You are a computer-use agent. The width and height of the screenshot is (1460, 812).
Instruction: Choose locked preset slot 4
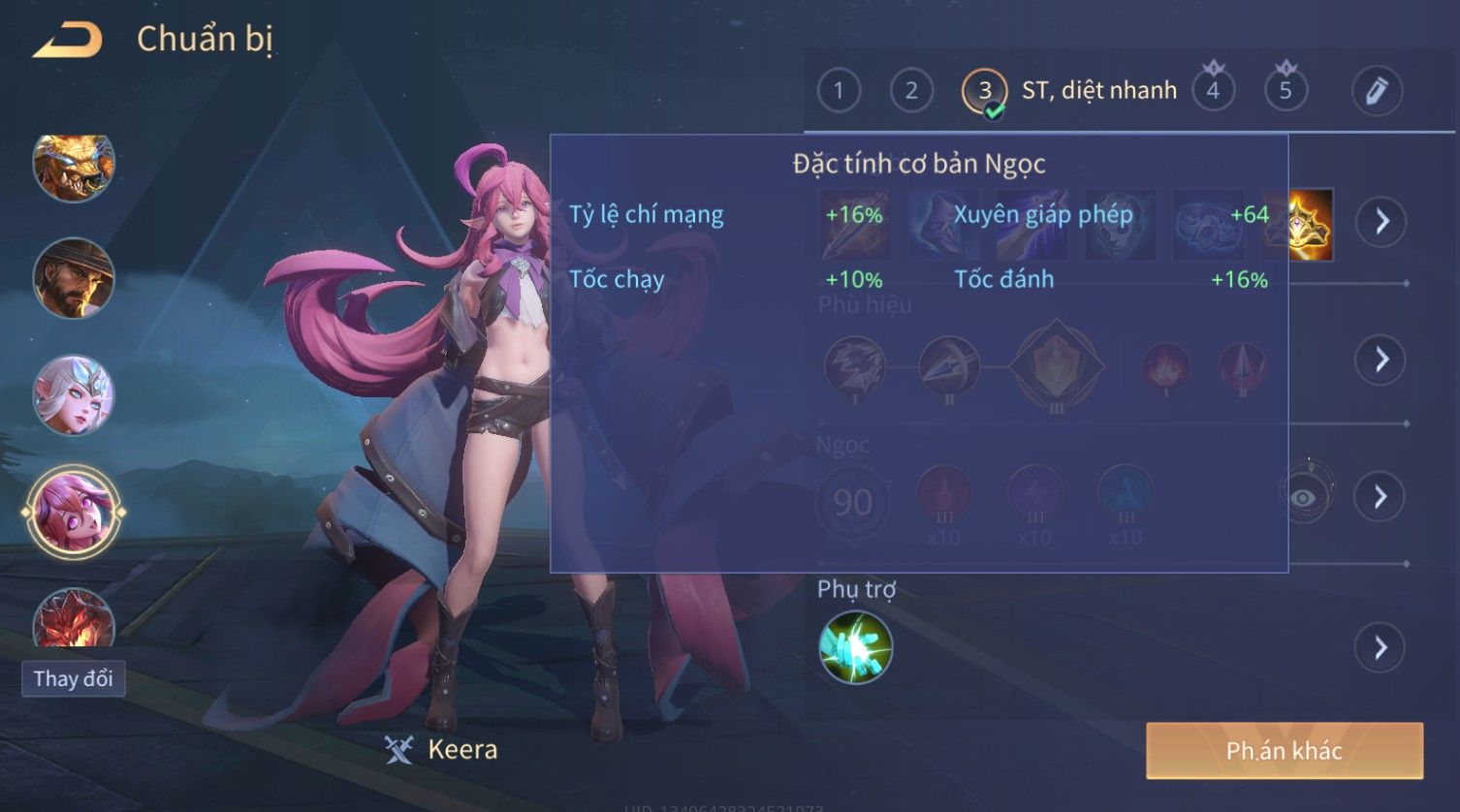click(x=1213, y=91)
